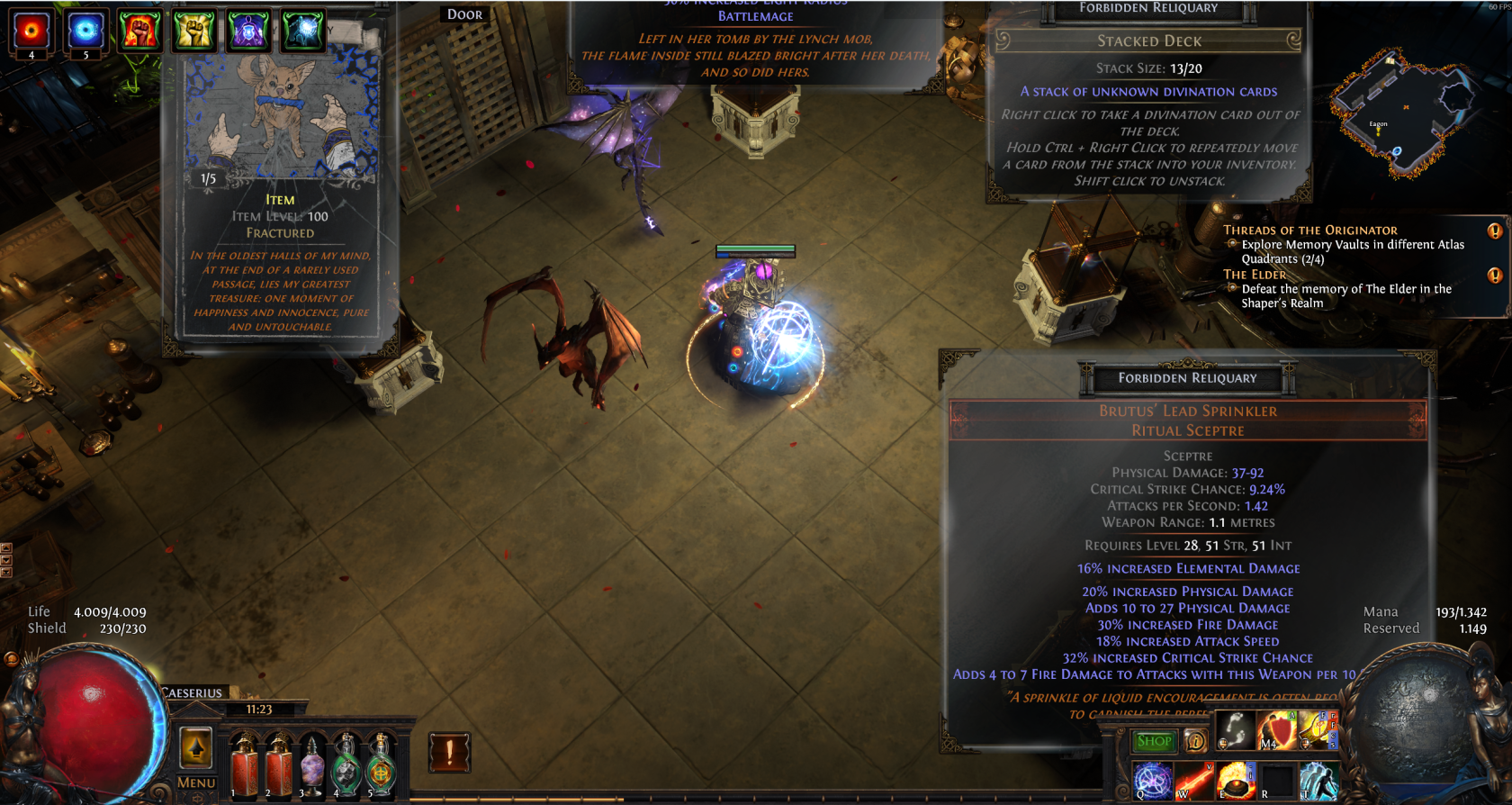Click the round speech-bubble info button

pyautogui.click(x=1195, y=741)
